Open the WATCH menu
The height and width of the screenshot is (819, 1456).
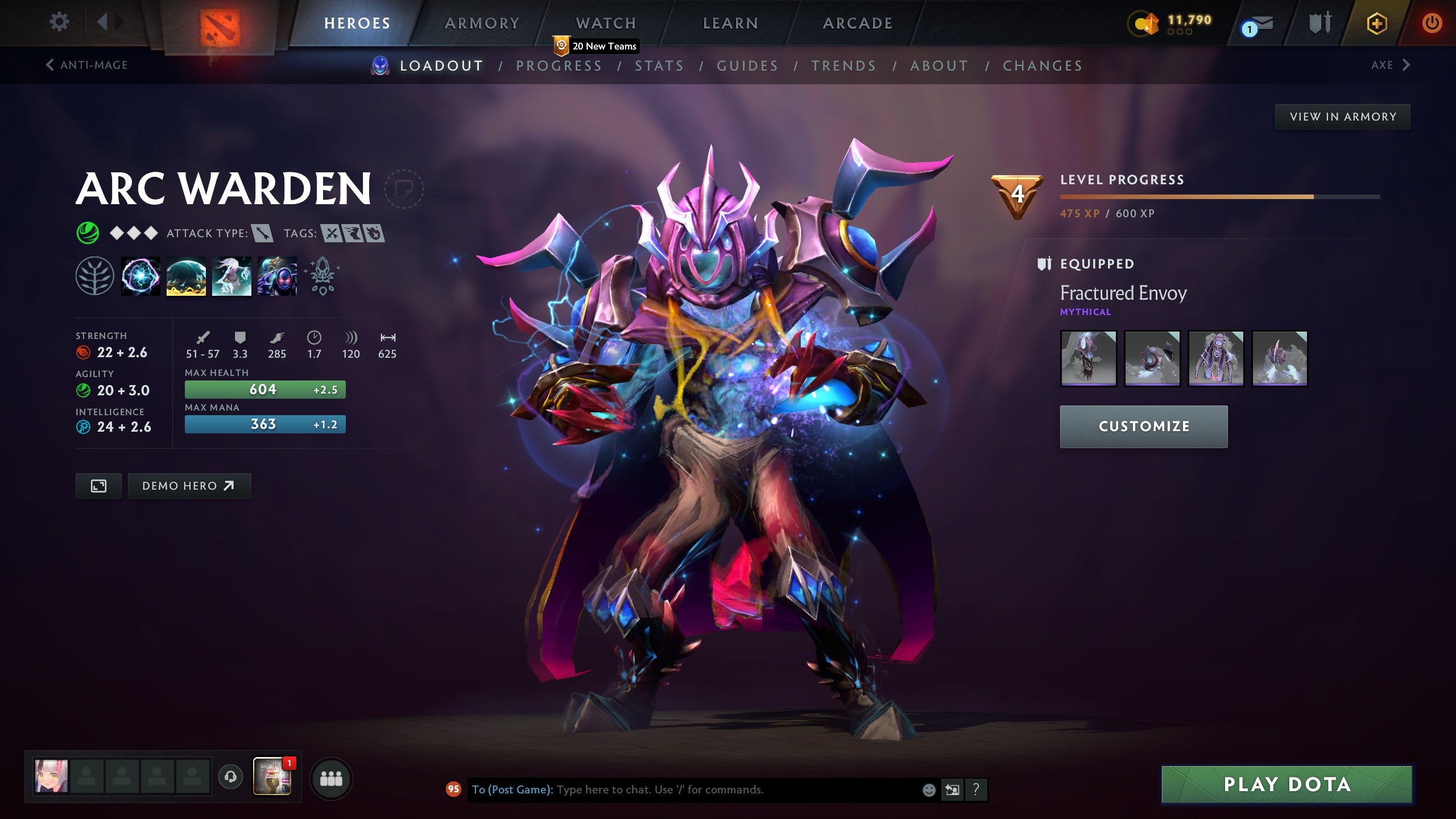coord(605,23)
